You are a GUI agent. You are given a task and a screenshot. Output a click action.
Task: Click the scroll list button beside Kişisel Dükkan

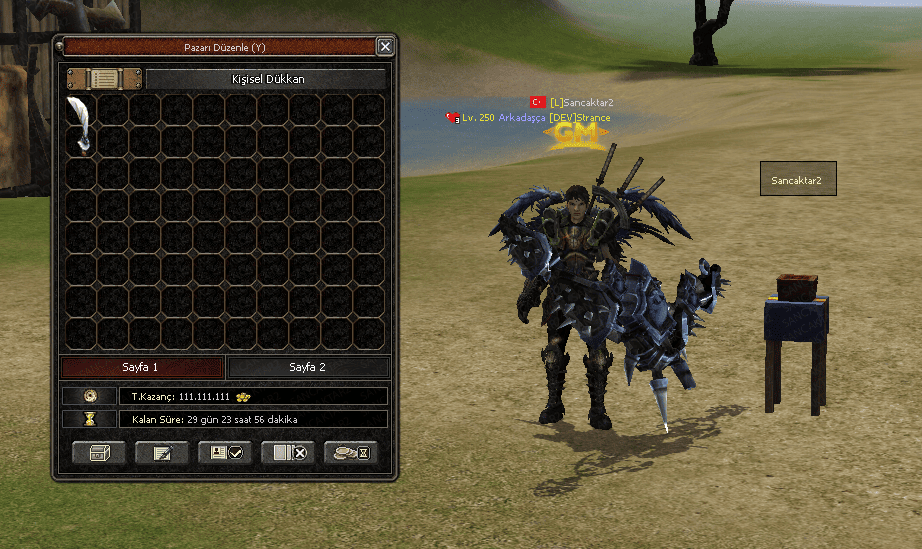click(104, 78)
